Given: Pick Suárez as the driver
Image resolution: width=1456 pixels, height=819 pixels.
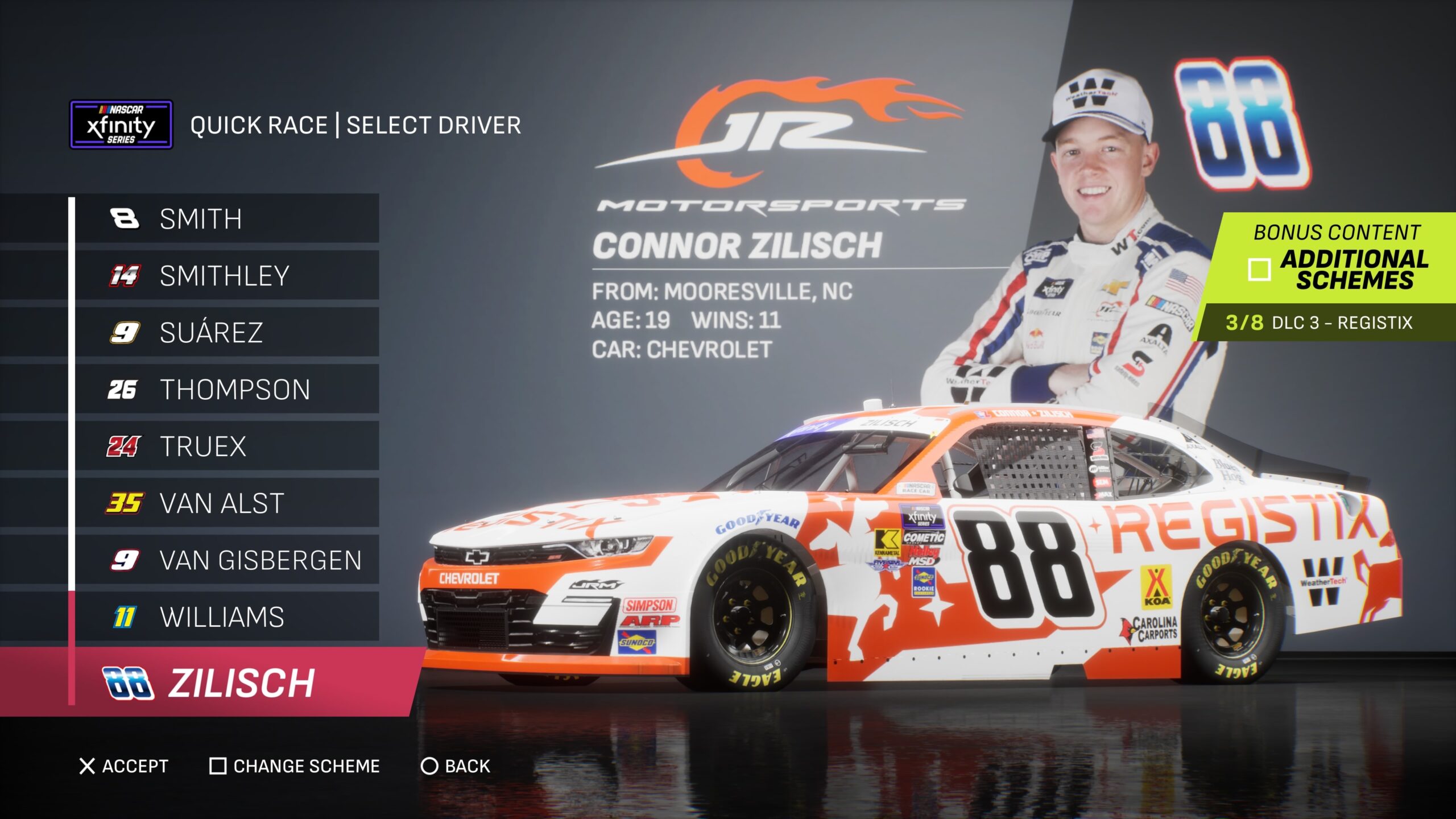Looking at the screenshot, I should 226,333.
